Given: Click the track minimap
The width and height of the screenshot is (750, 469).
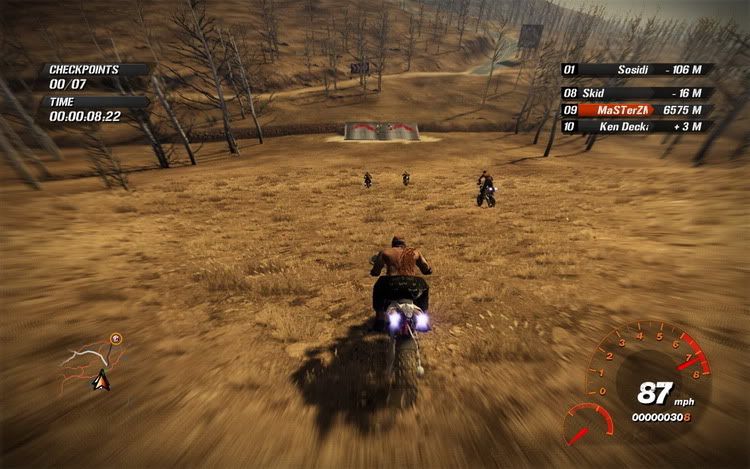Looking at the screenshot, I should 90,362.
